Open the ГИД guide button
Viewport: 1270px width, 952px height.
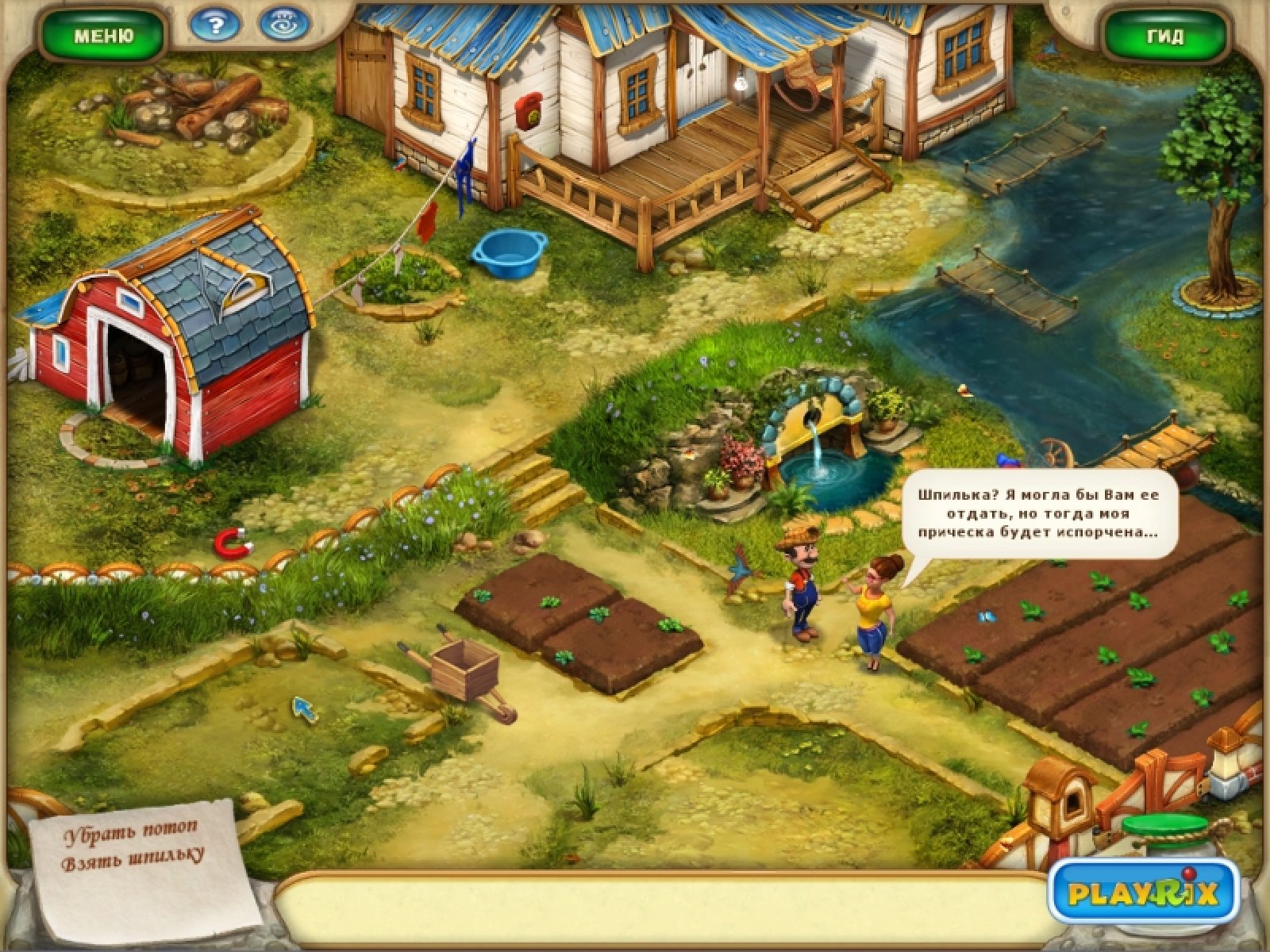point(1165,36)
